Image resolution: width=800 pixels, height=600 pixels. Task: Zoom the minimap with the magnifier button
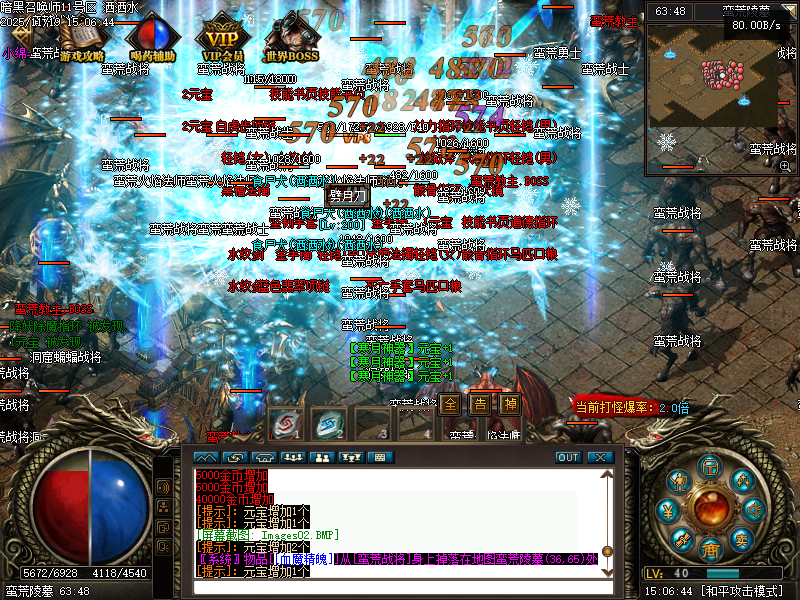pos(785,166)
